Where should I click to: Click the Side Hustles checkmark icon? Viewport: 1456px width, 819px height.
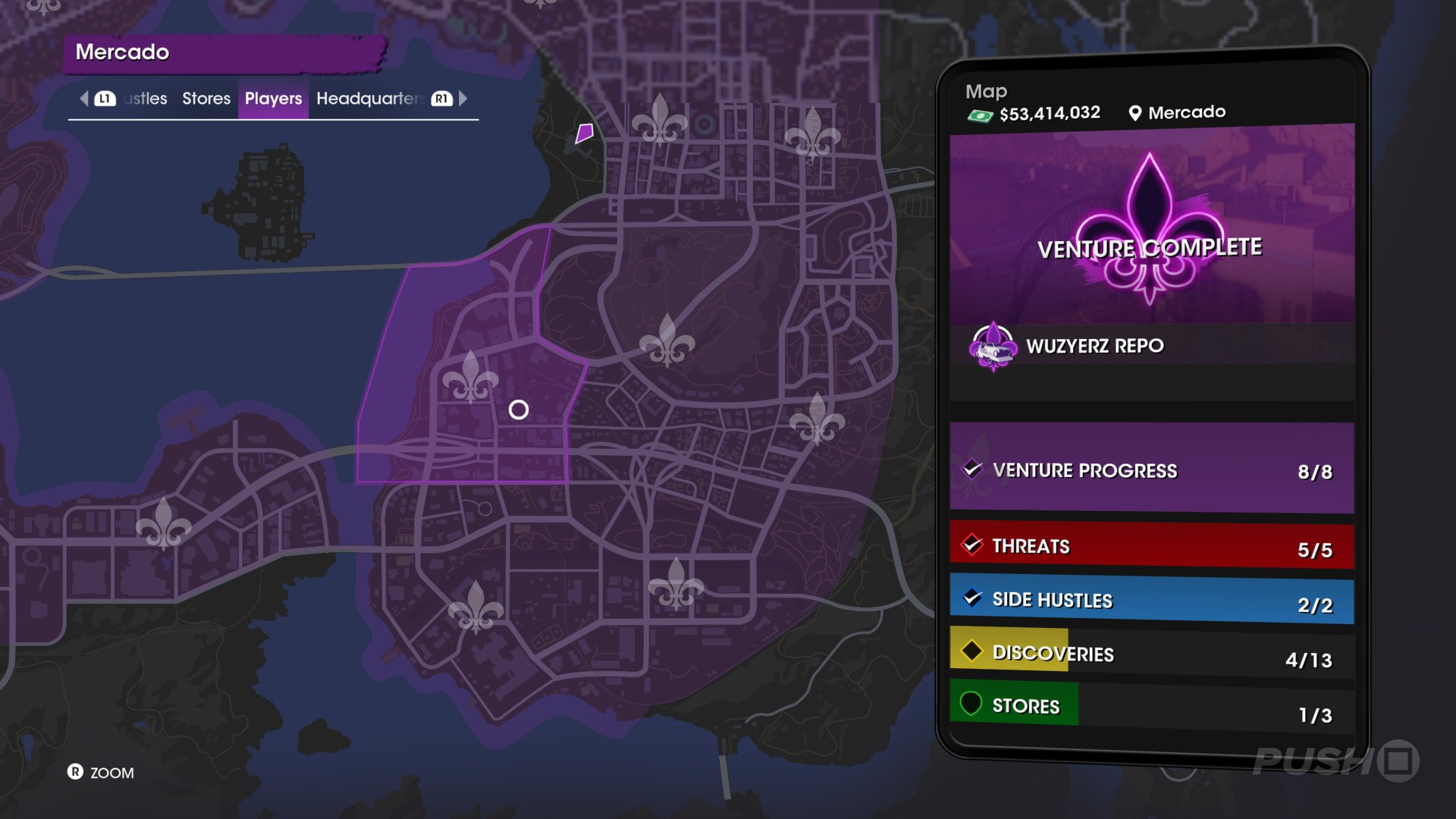(x=973, y=598)
